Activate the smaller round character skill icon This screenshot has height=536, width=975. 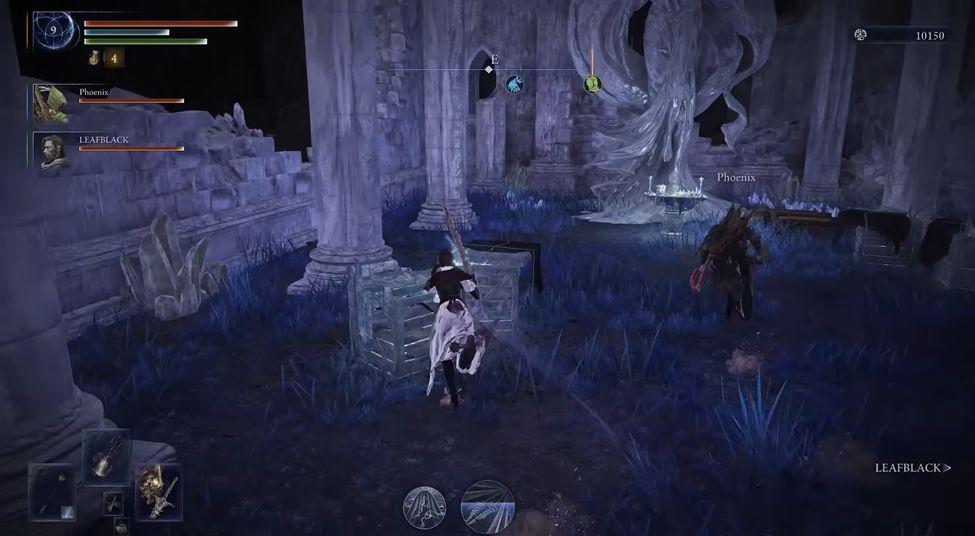(x=424, y=507)
